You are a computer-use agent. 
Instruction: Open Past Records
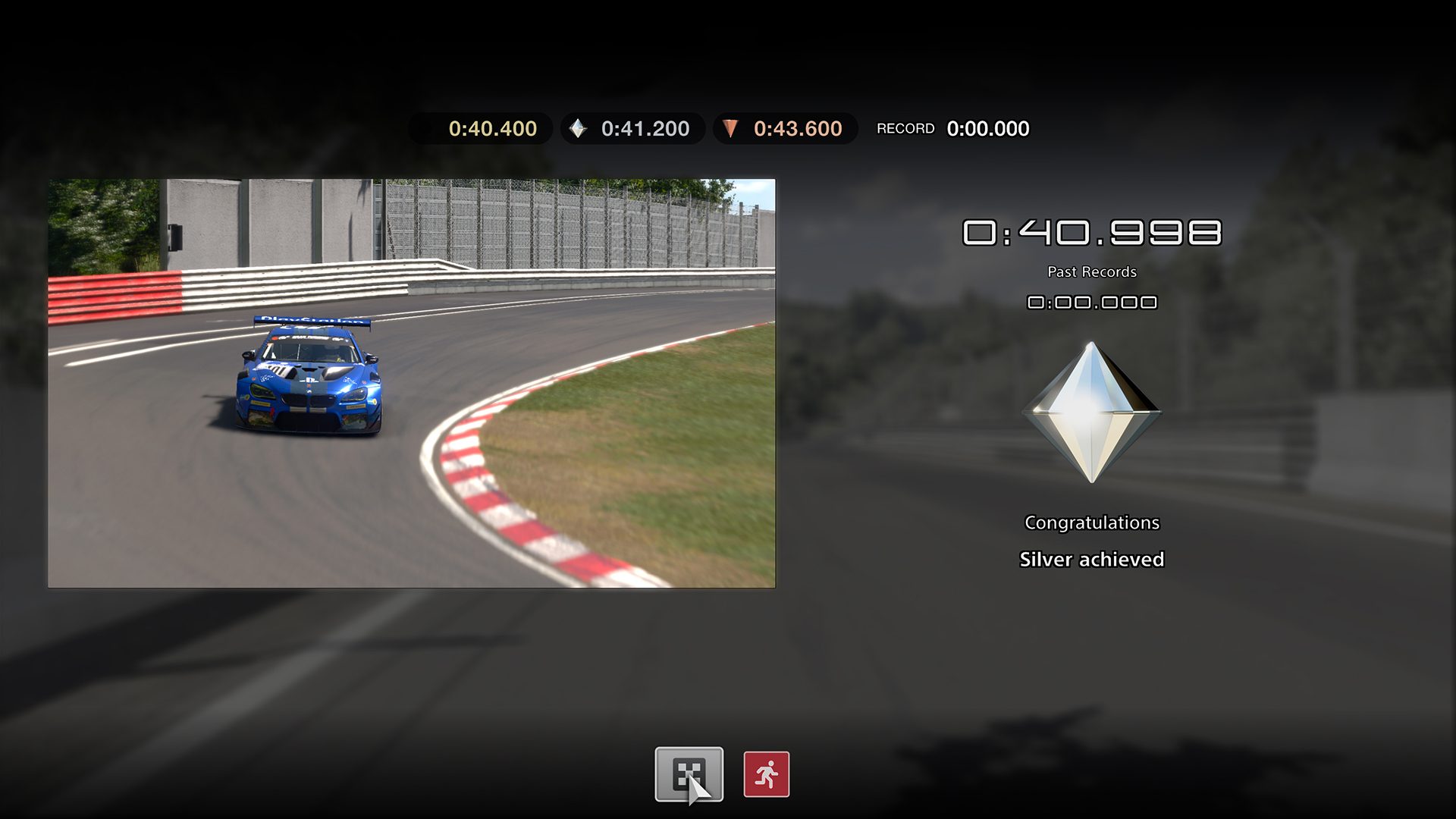1092,271
